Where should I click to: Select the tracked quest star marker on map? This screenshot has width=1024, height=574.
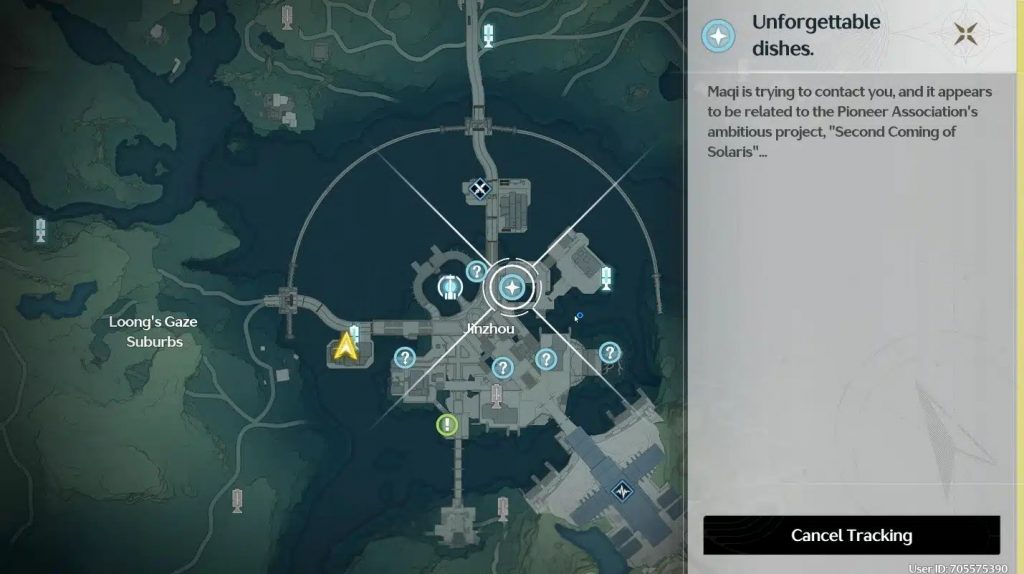tap(512, 289)
